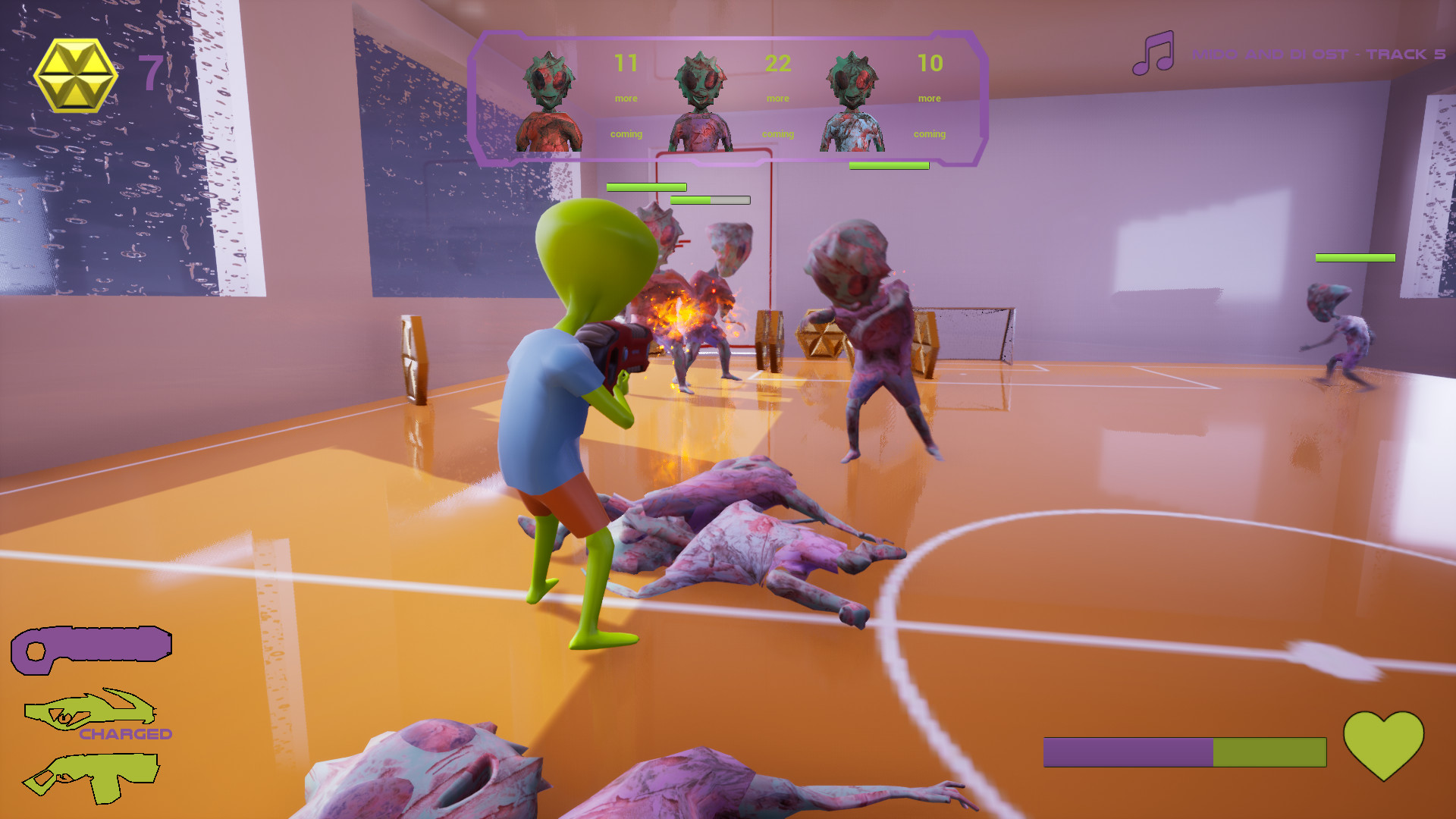
Task: Click the green health bar at top right
Action: 1354,258
